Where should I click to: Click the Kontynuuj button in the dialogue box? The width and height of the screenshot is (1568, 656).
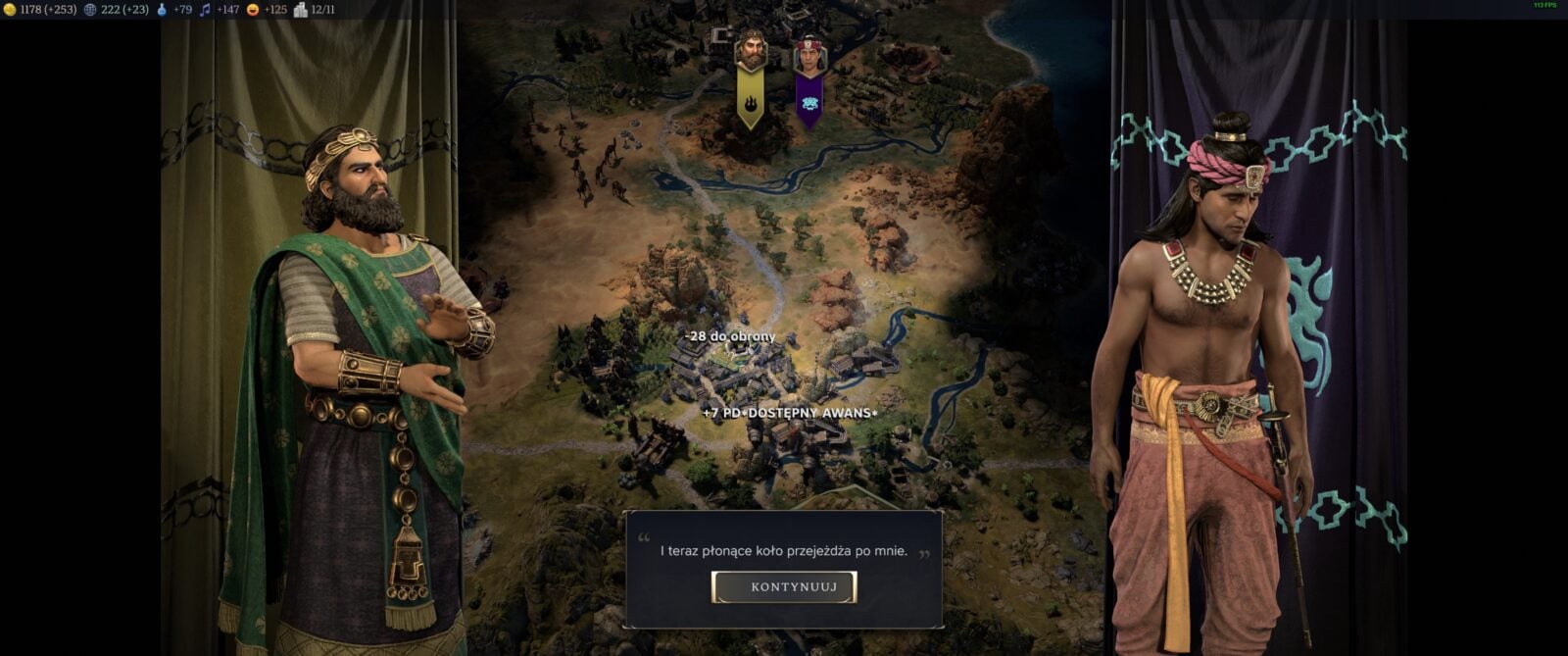pyautogui.click(x=784, y=587)
